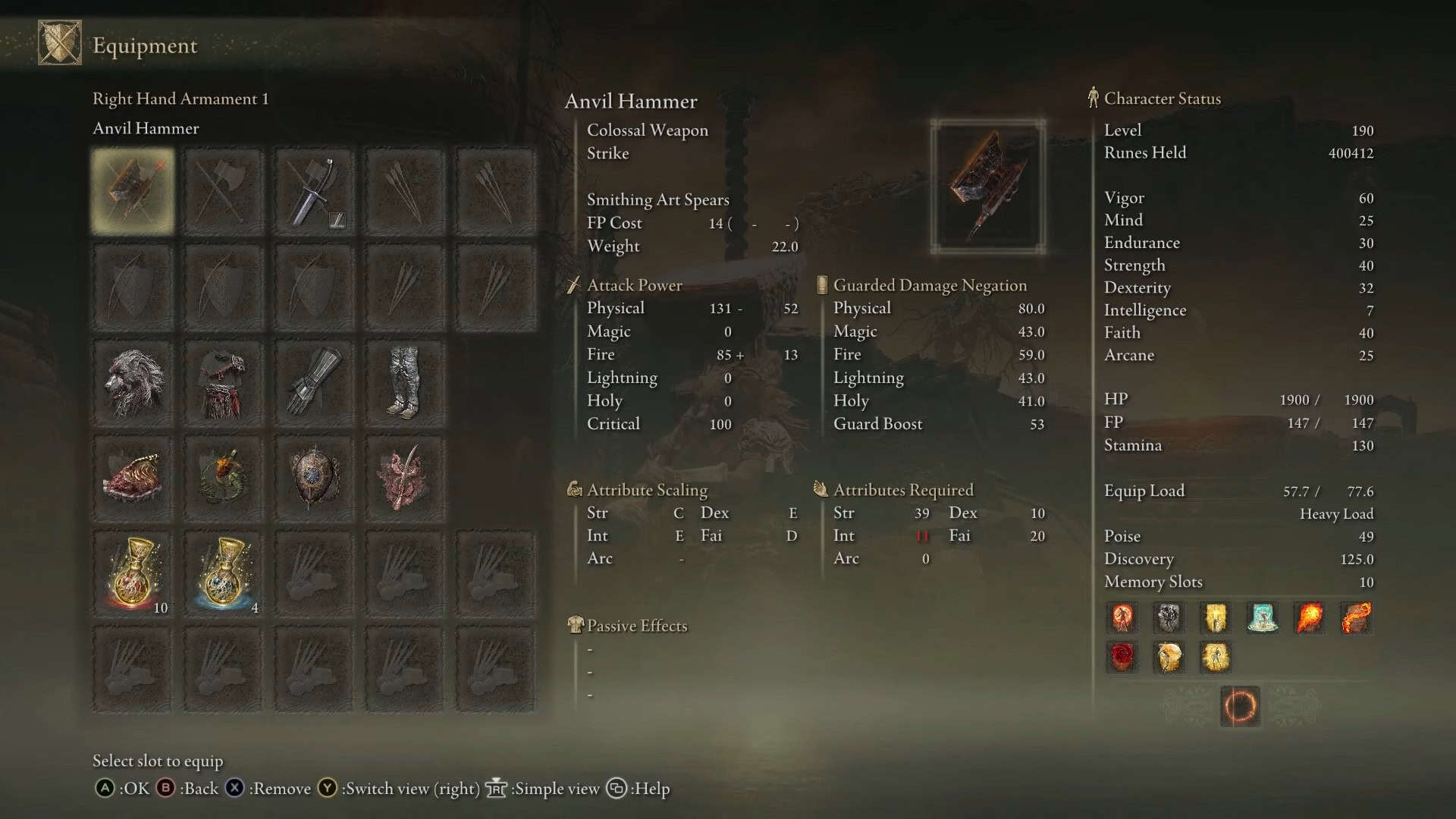Click the Equipment shield crest emblem
This screenshot has height=819, width=1456.
59,44
